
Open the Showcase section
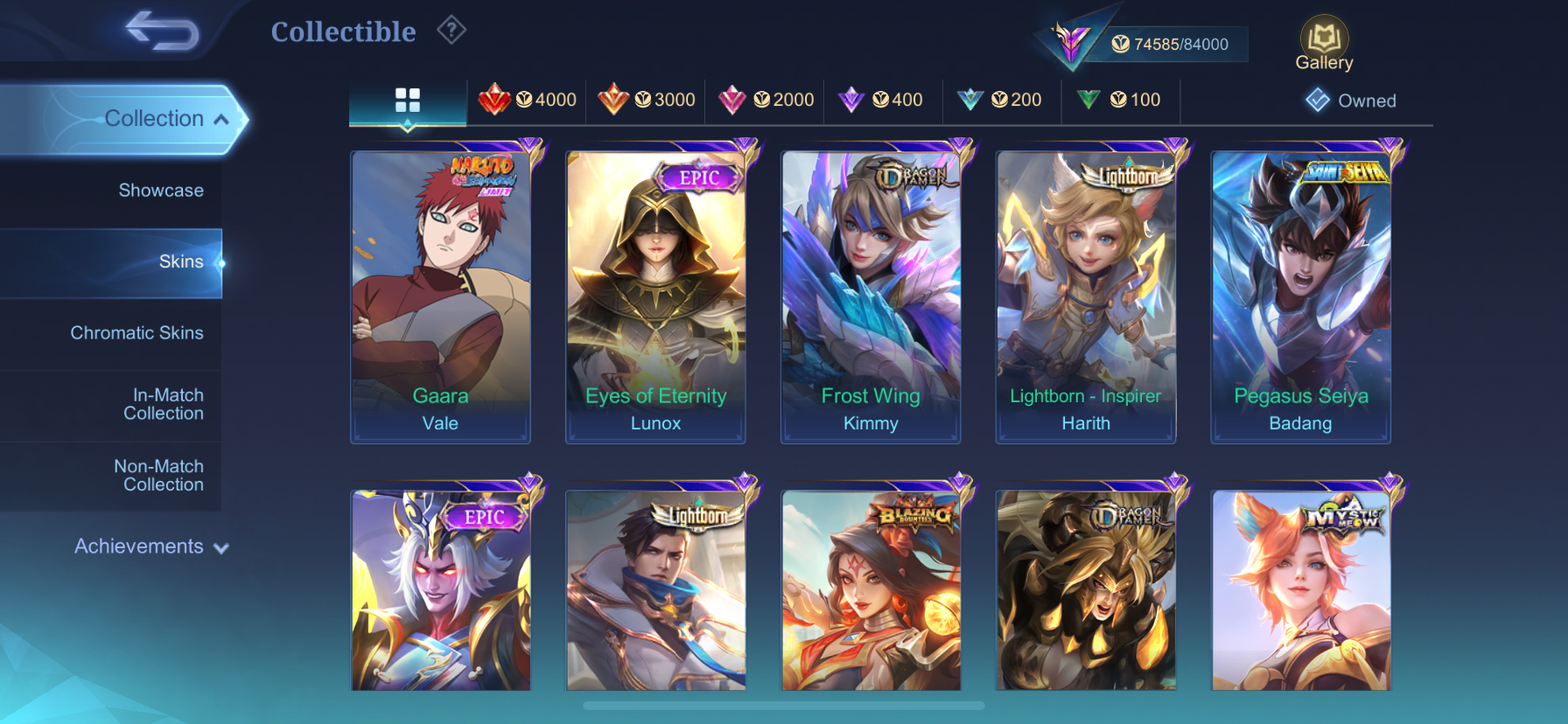(x=161, y=191)
